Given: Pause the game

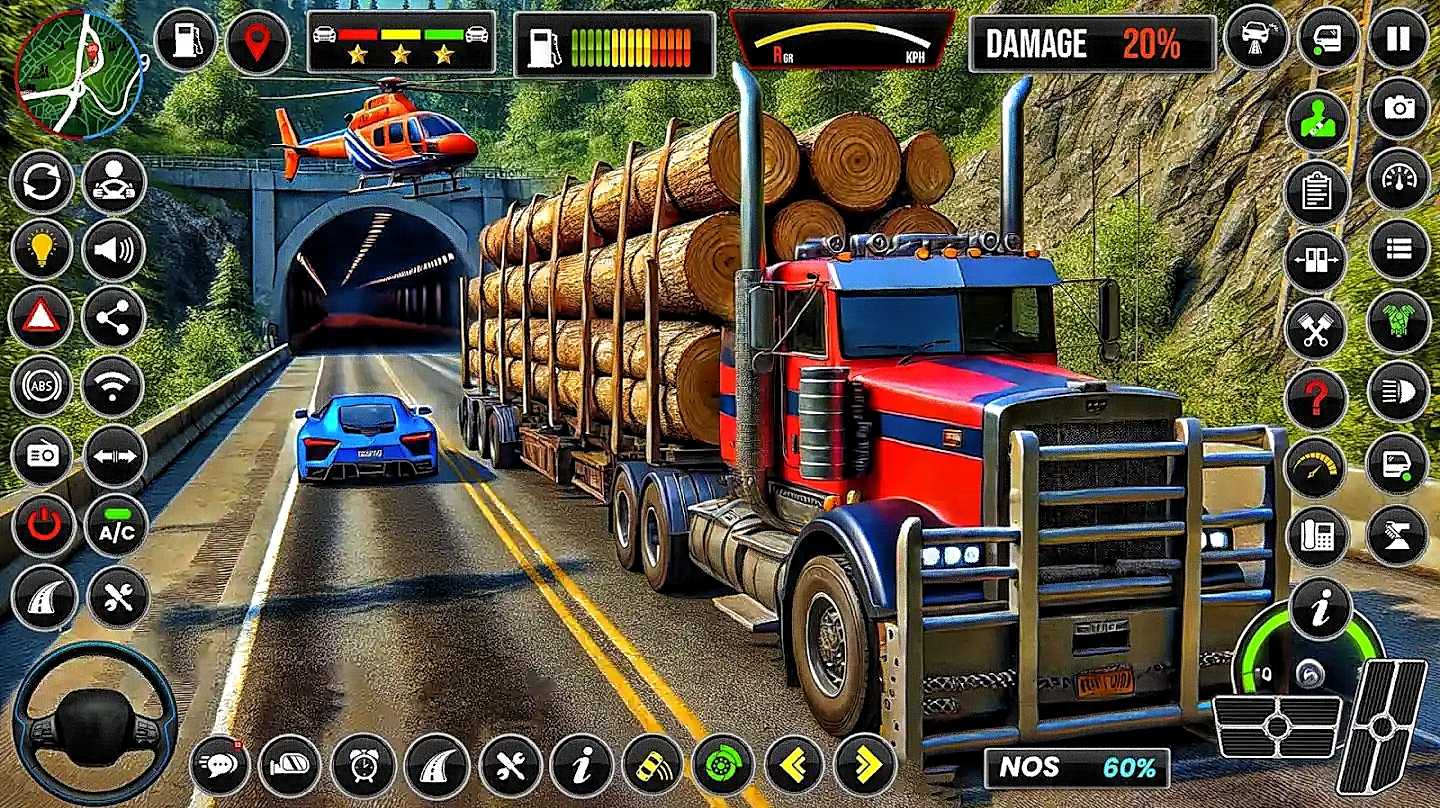Looking at the screenshot, I should coord(1398,38).
